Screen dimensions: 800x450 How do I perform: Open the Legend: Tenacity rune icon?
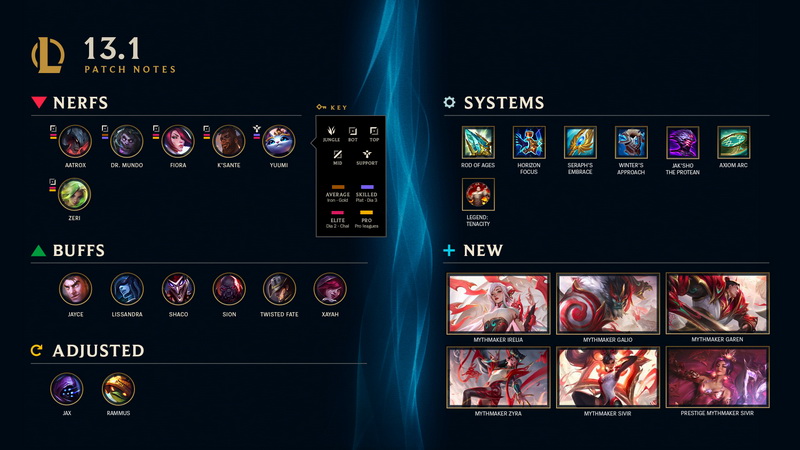[x=478, y=195]
